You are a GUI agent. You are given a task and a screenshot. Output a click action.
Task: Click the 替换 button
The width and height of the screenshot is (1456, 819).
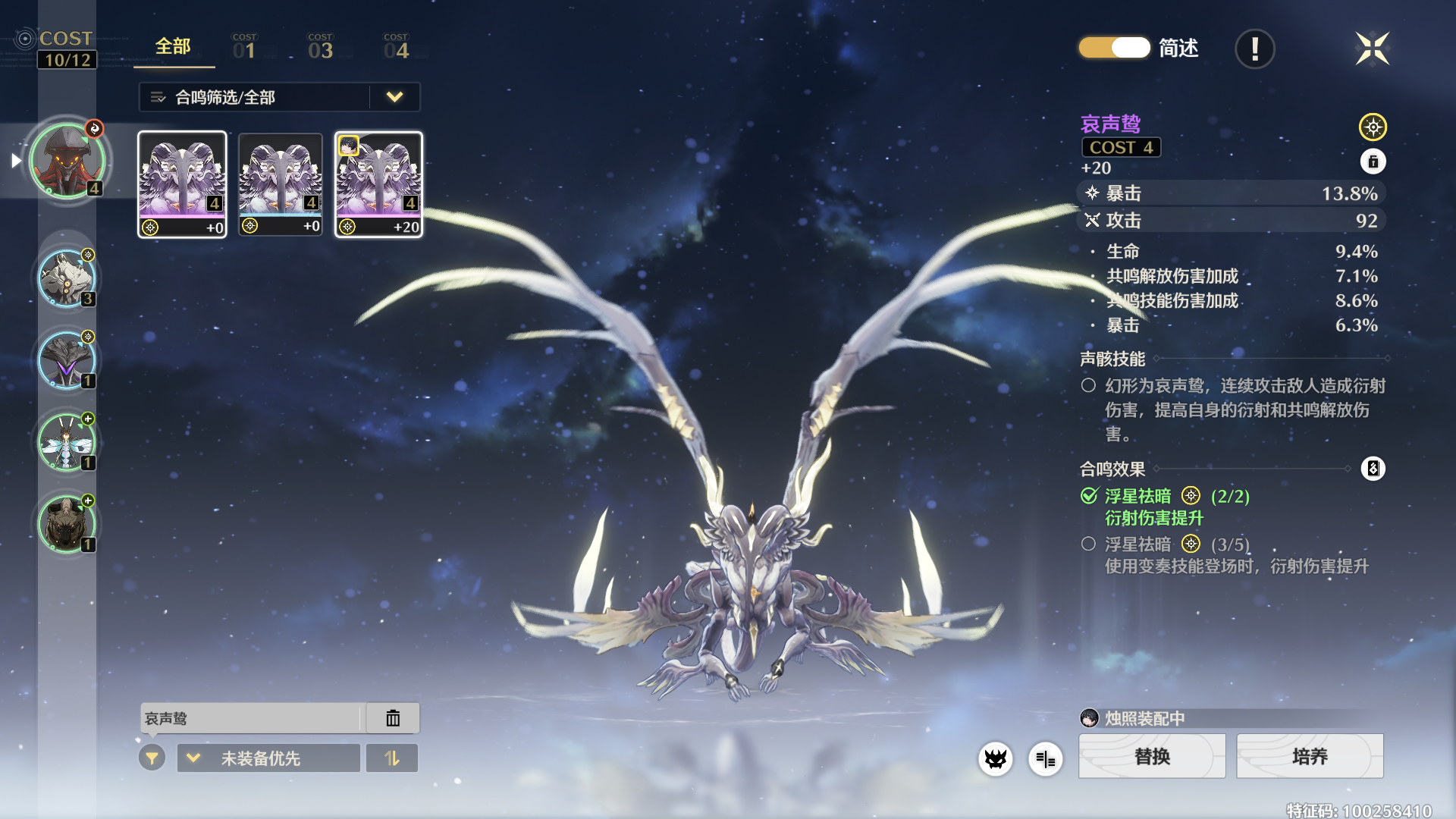(1152, 756)
